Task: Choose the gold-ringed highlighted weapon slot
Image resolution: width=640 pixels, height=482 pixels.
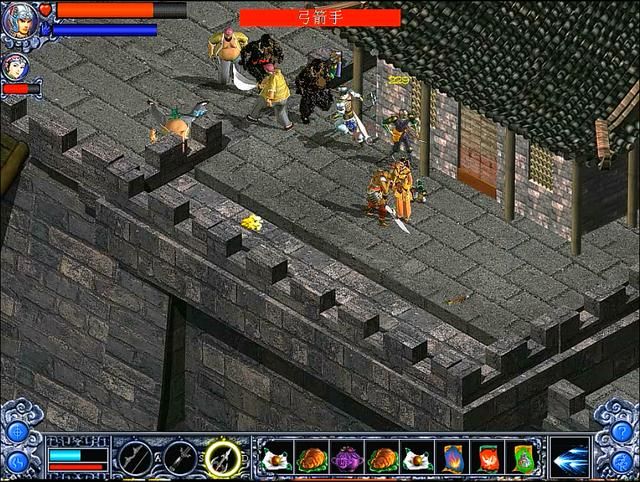Action: coord(222,458)
